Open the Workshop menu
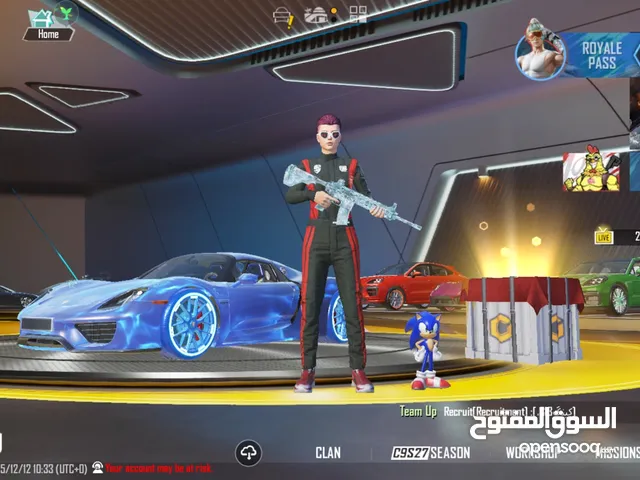 tap(531, 453)
